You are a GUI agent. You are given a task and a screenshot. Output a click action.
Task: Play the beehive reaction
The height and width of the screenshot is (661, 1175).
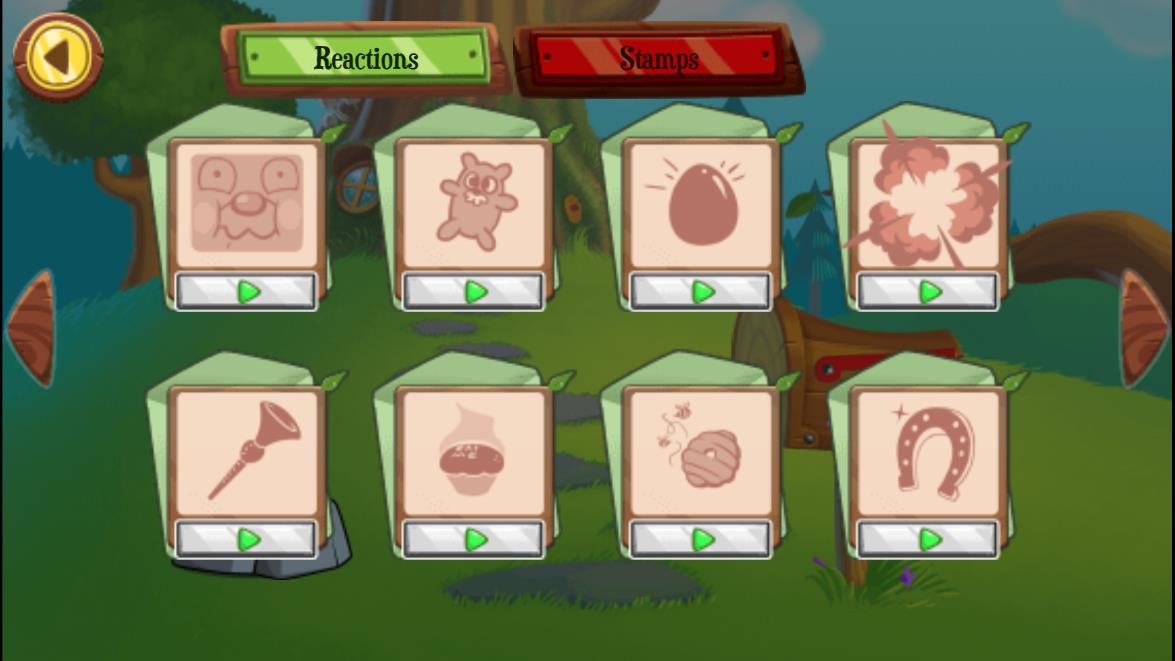click(700, 540)
